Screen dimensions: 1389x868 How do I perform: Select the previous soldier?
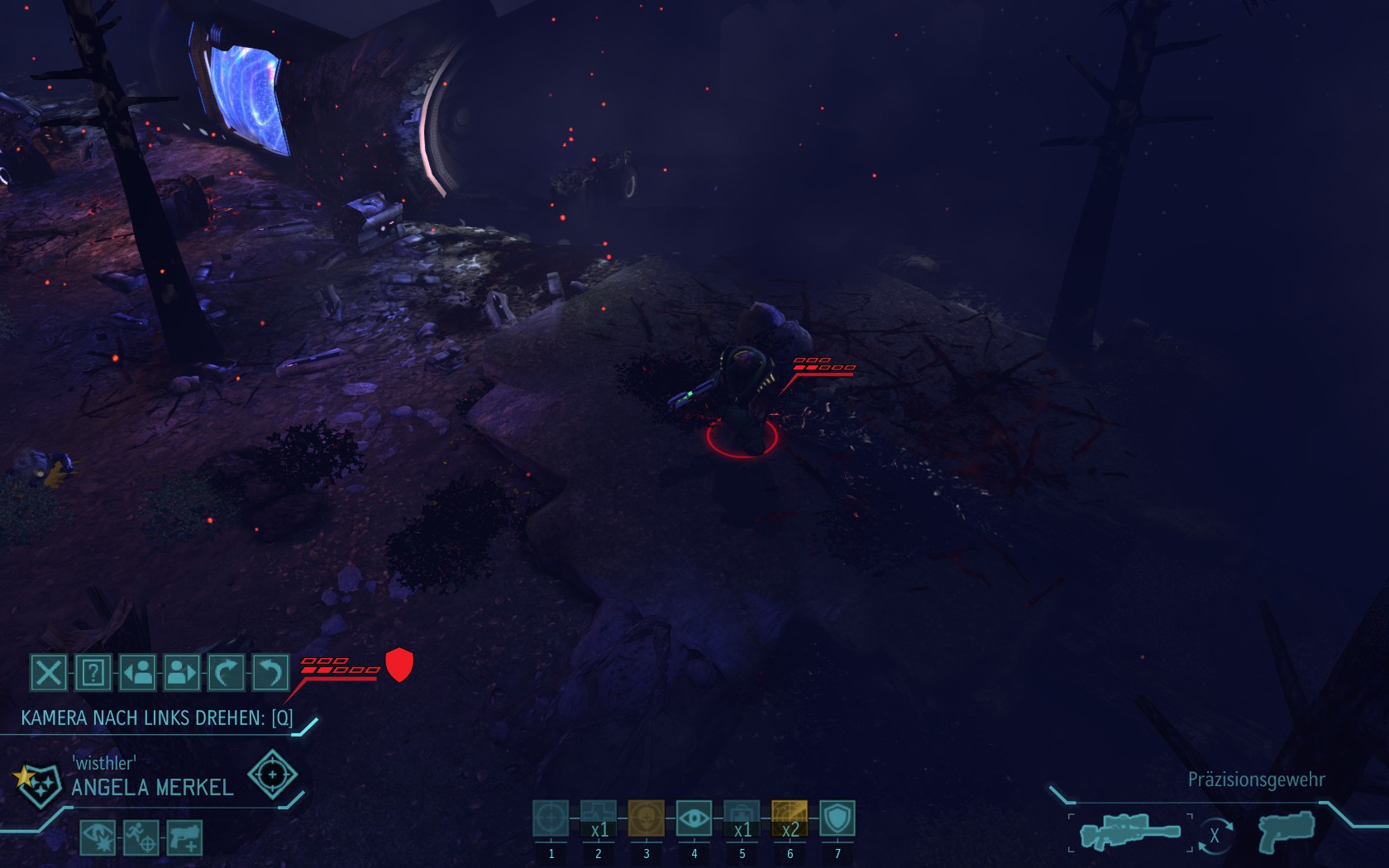point(138,673)
